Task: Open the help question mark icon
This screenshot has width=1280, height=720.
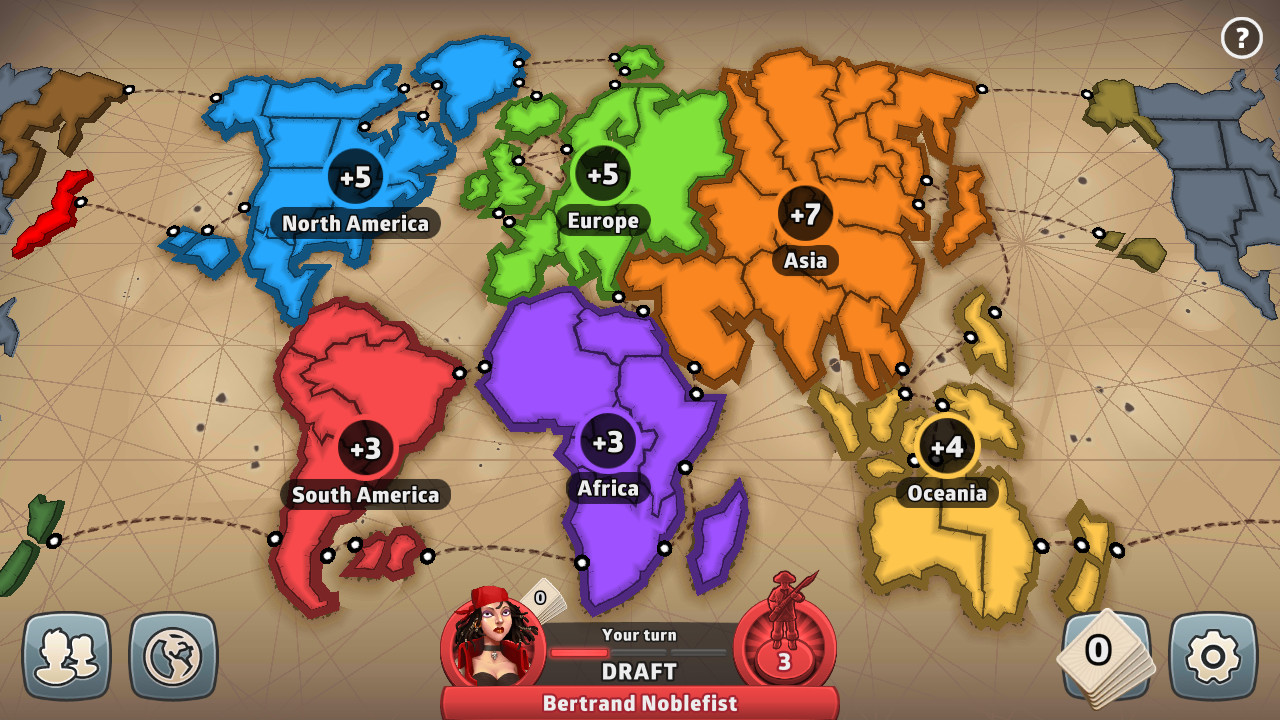Action: 1241,39
